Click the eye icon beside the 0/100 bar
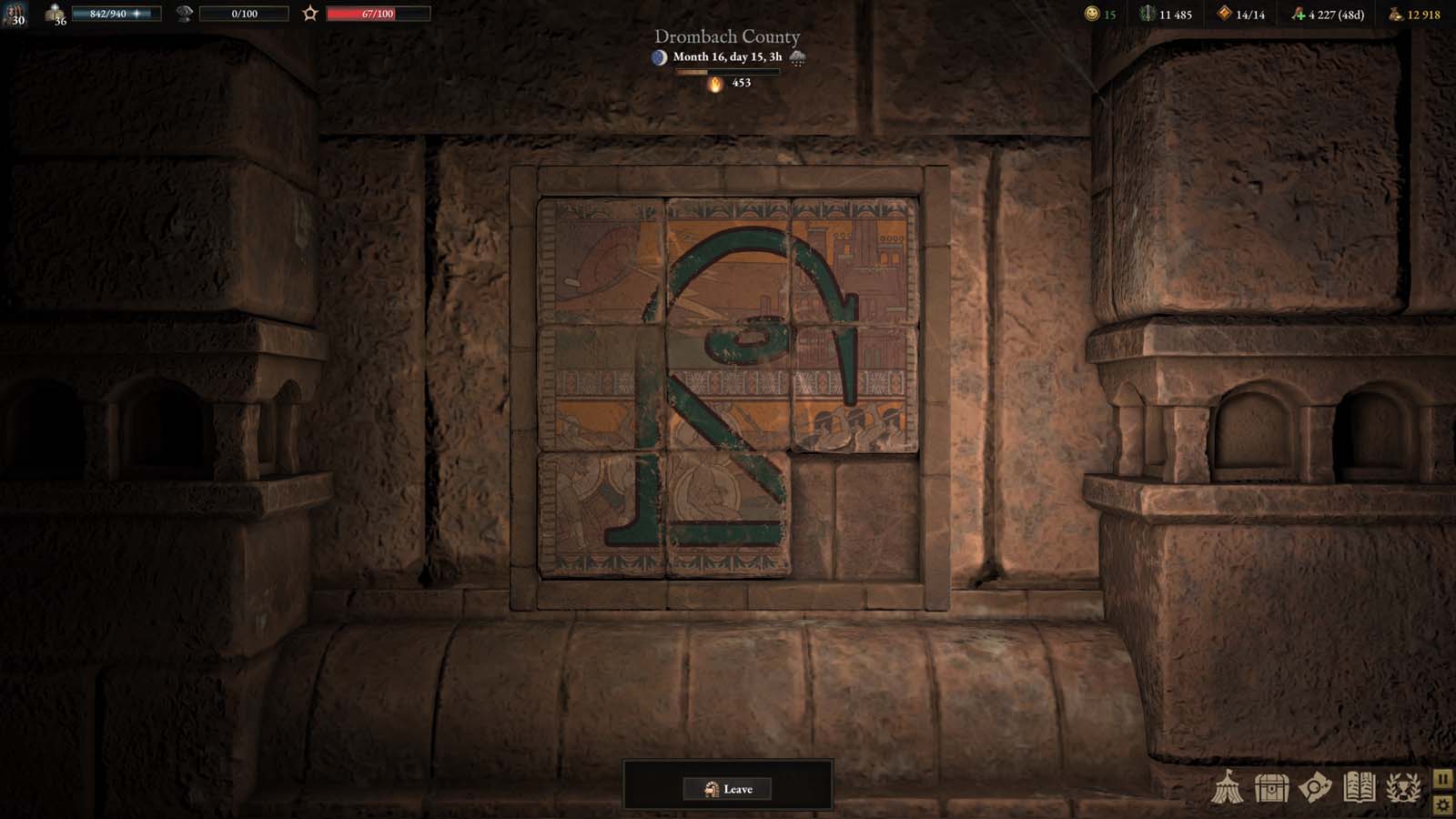Viewport: 1456px width, 819px height. pyautogui.click(x=185, y=13)
